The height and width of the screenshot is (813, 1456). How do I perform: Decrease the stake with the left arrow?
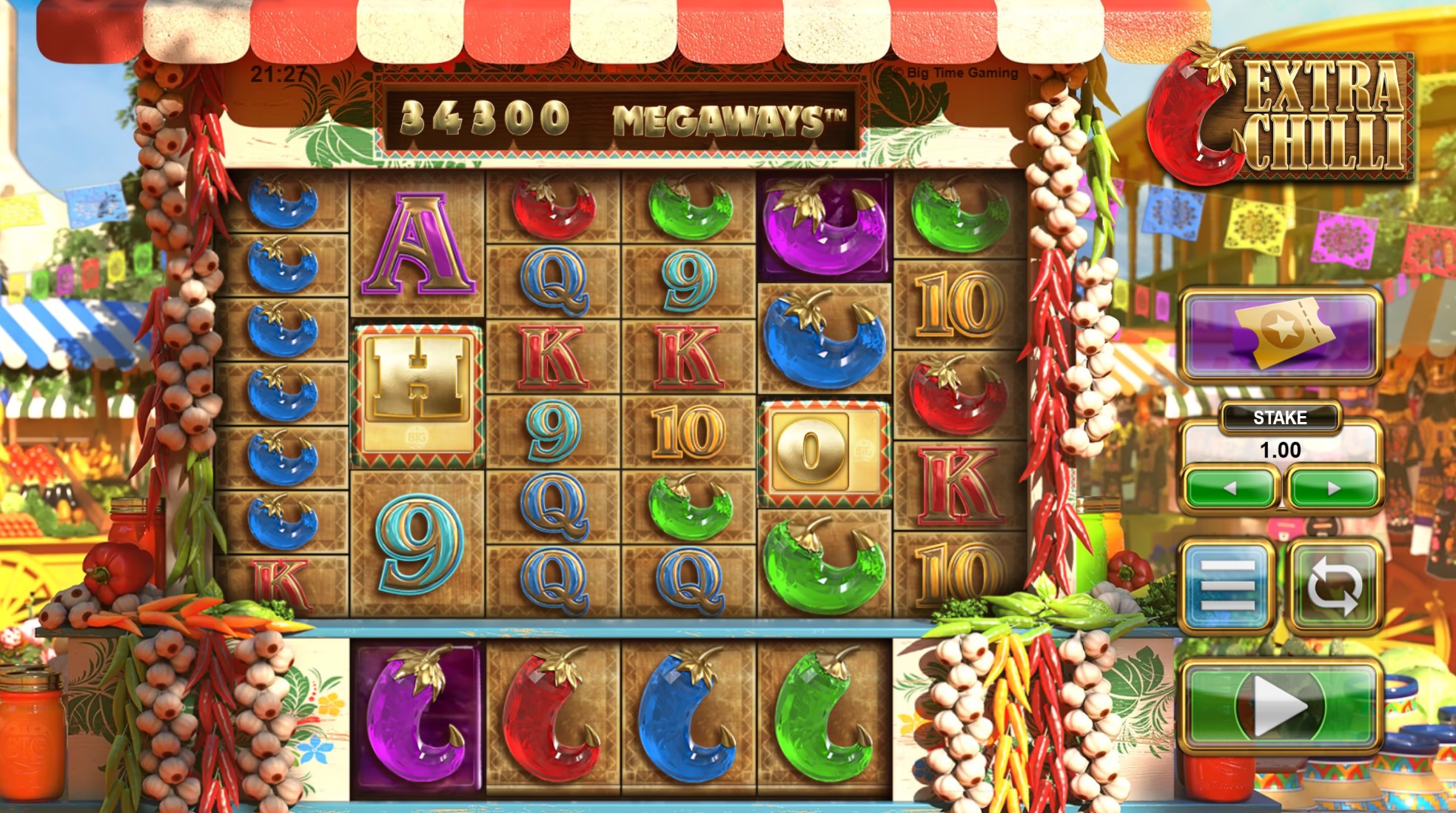pos(1230,486)
